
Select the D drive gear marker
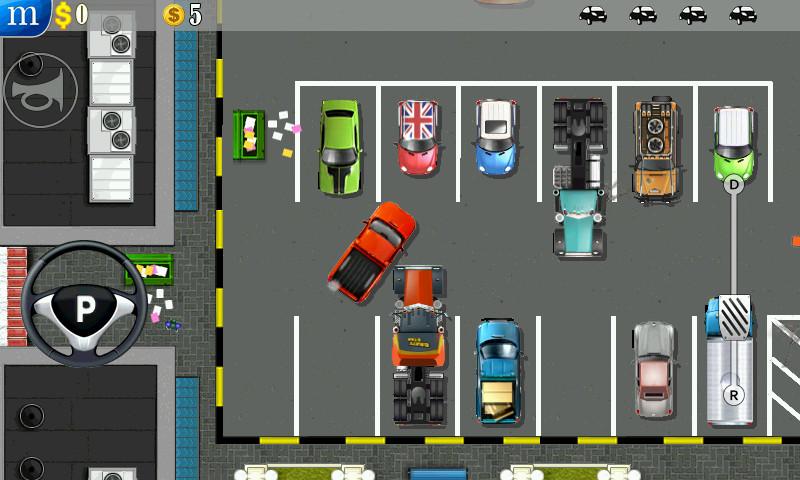tap(735, 184)
